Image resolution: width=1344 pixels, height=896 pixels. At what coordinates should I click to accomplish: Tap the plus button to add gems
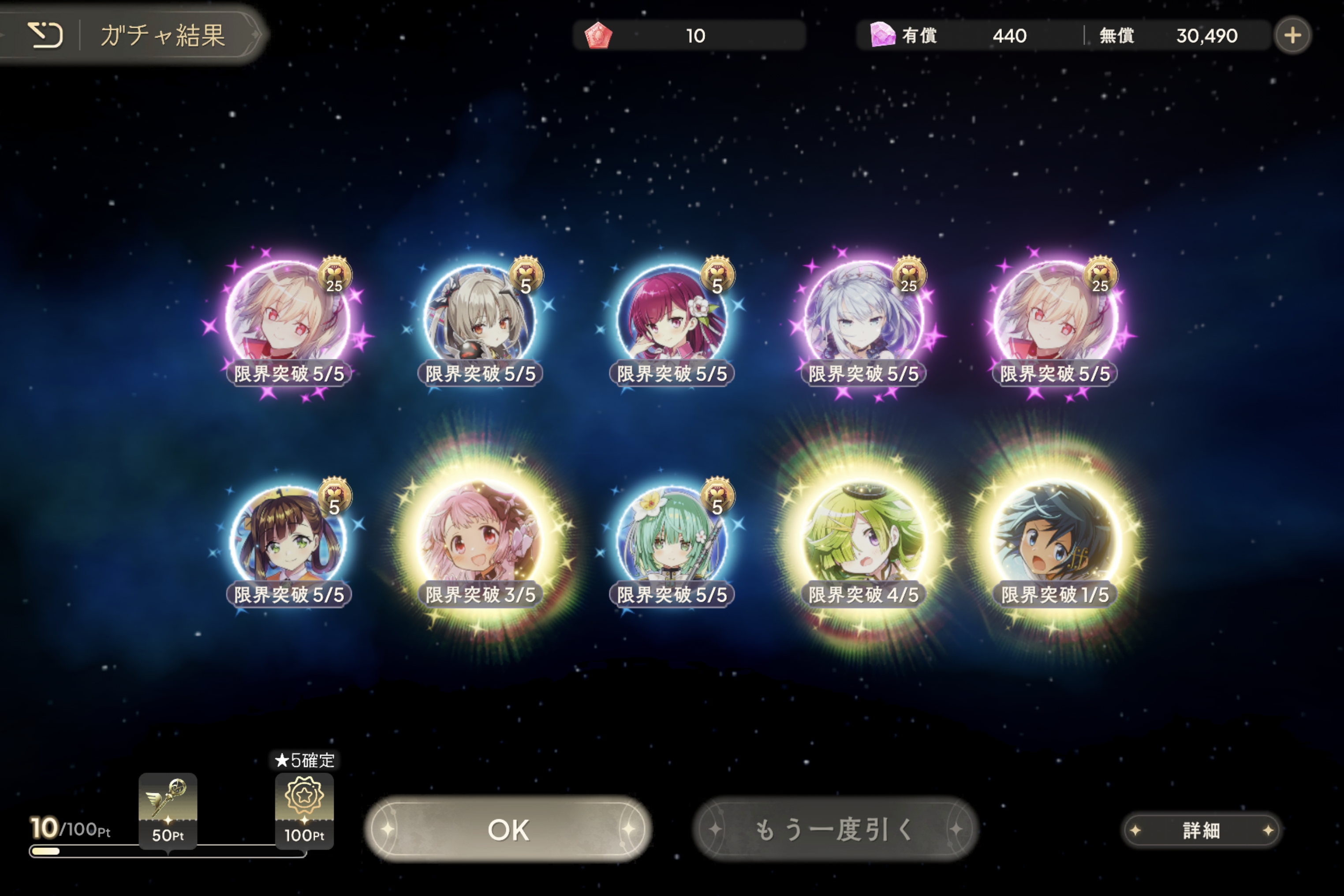[x=1292, y=35]
